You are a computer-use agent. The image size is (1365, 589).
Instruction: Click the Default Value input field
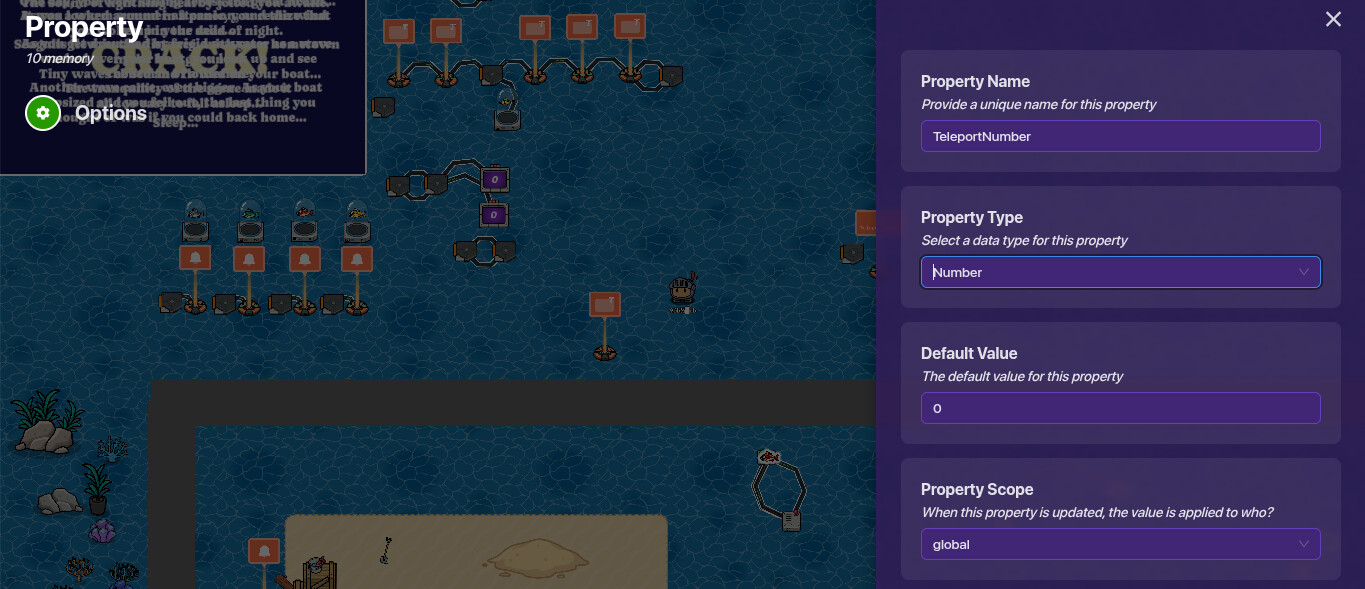tap(1120, 408)
